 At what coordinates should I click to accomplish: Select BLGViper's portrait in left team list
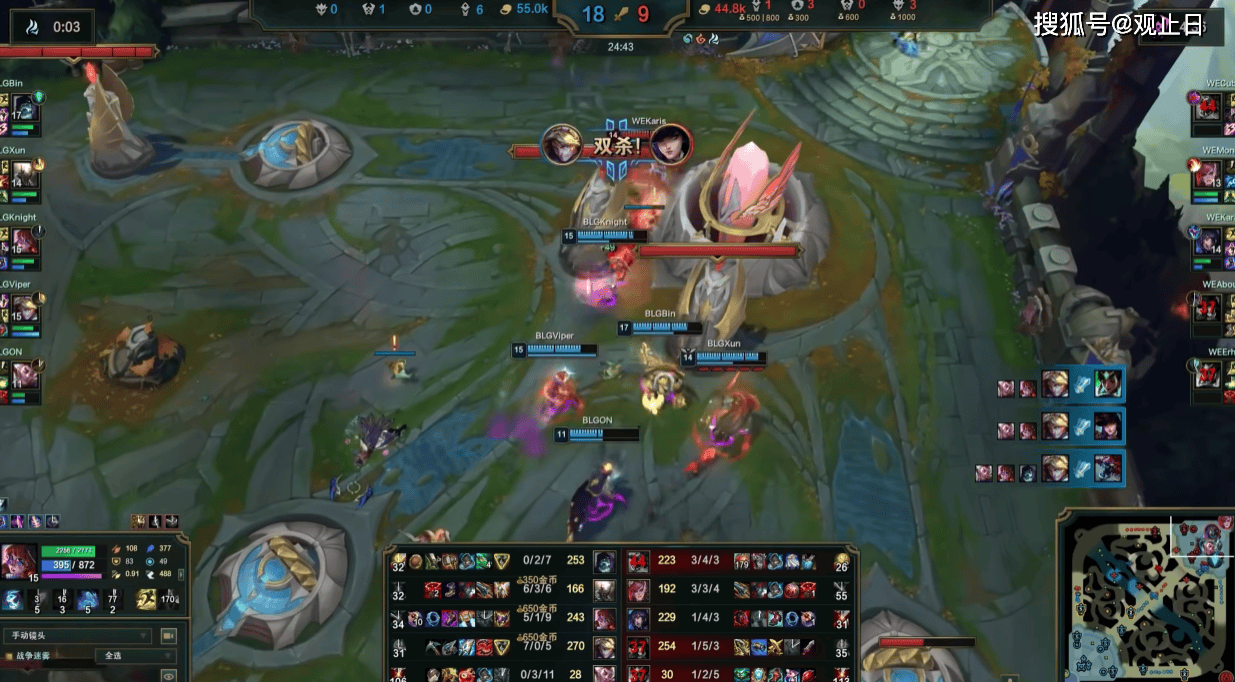(25, 308)
